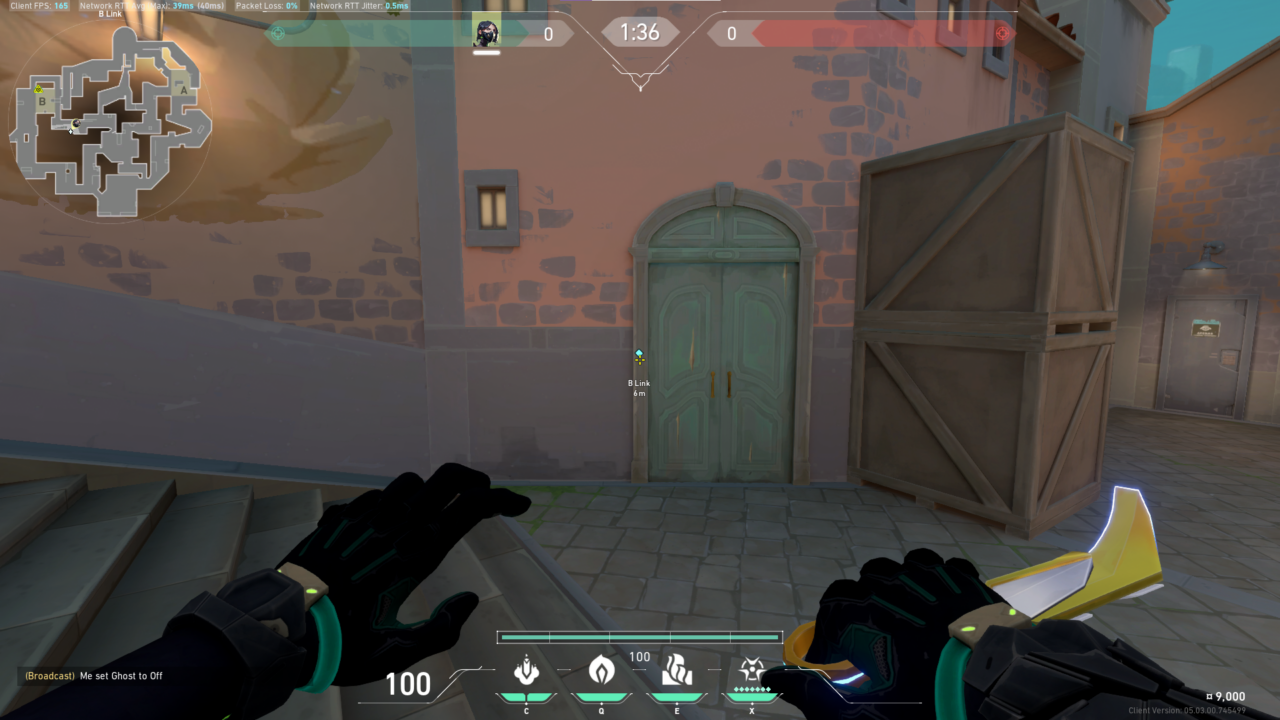
Task: Select the B Link ping marker
Action: click(639, 357)
